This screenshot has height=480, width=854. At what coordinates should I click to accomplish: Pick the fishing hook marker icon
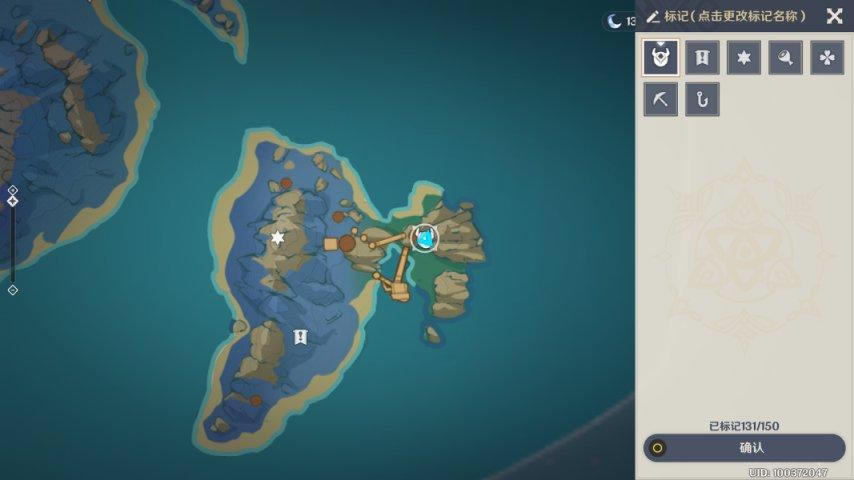702,99
